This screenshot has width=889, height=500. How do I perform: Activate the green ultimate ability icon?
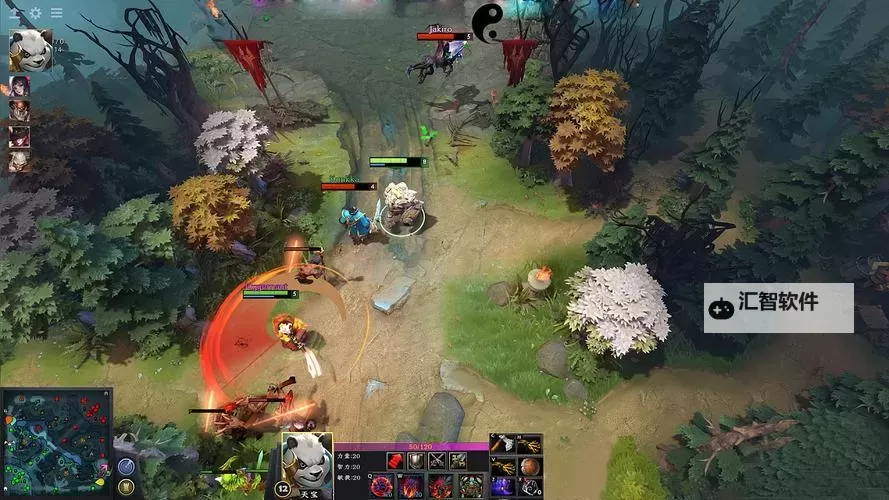click(x=469, y=487)
